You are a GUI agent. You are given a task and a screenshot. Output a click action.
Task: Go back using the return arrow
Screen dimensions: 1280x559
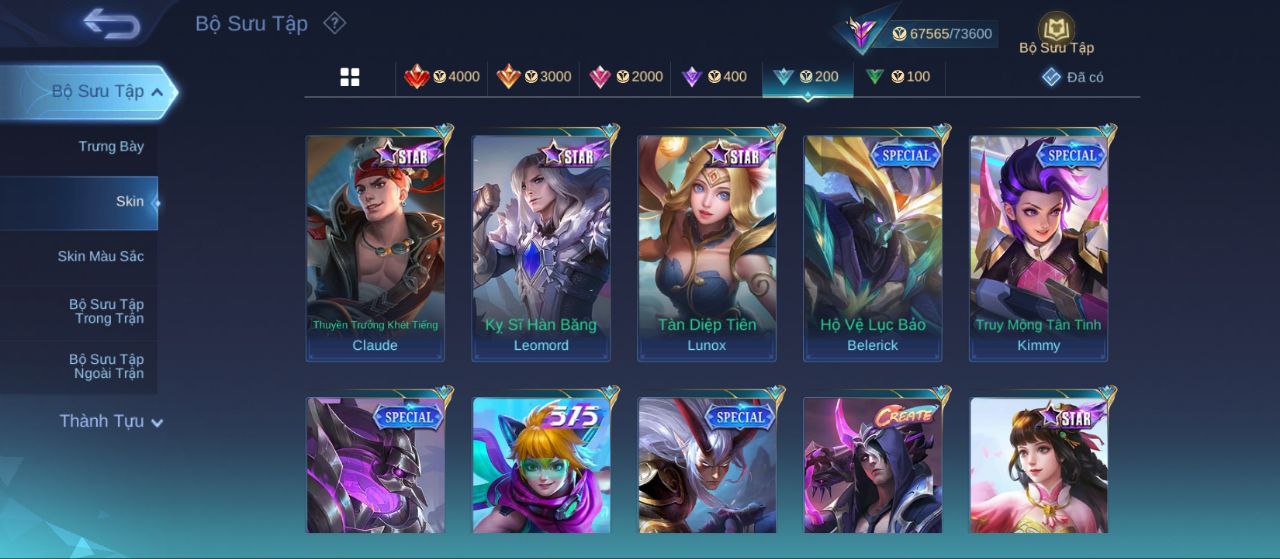[x=111, y=24]
